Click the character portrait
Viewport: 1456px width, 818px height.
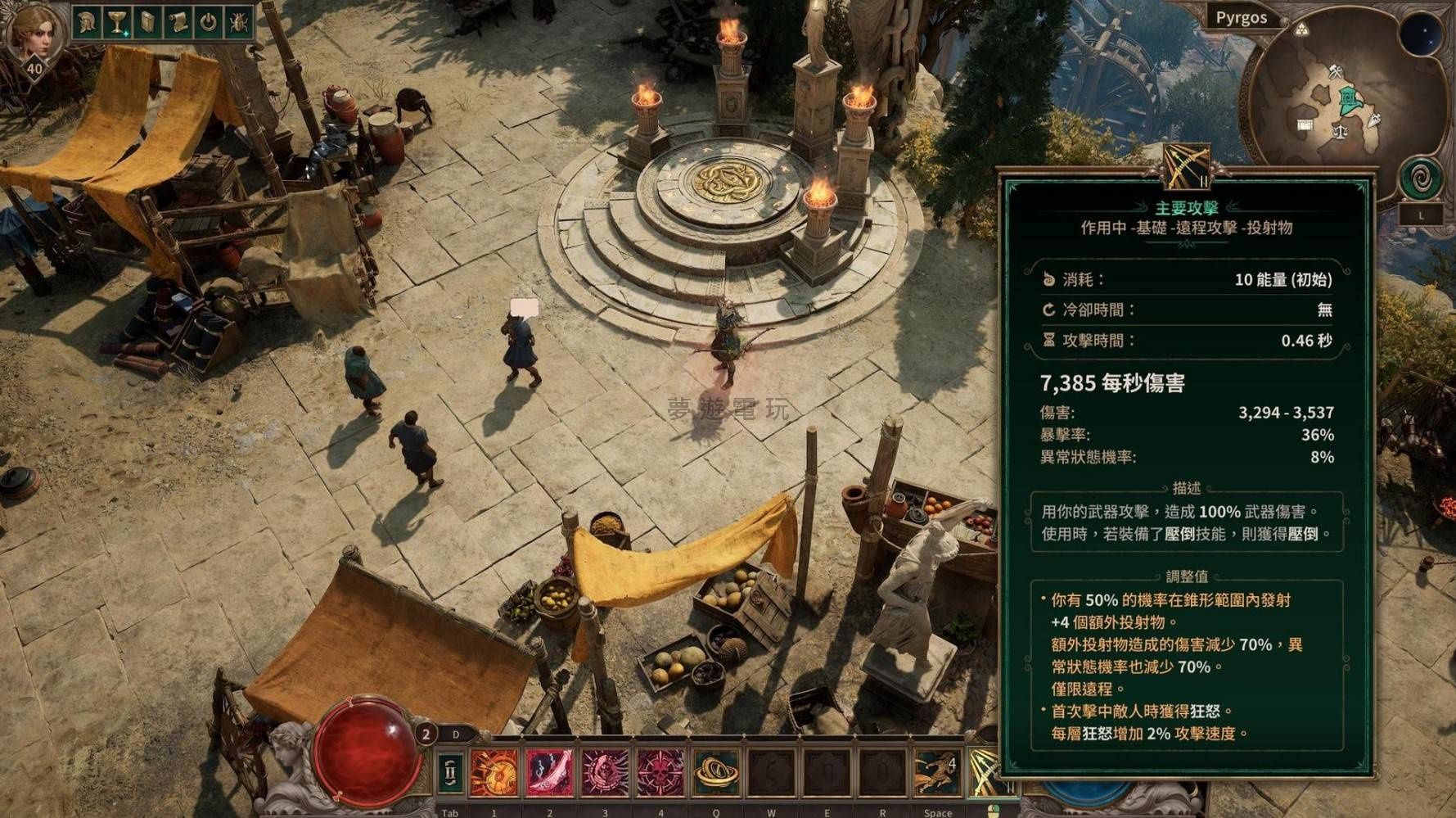click(34, 37)
